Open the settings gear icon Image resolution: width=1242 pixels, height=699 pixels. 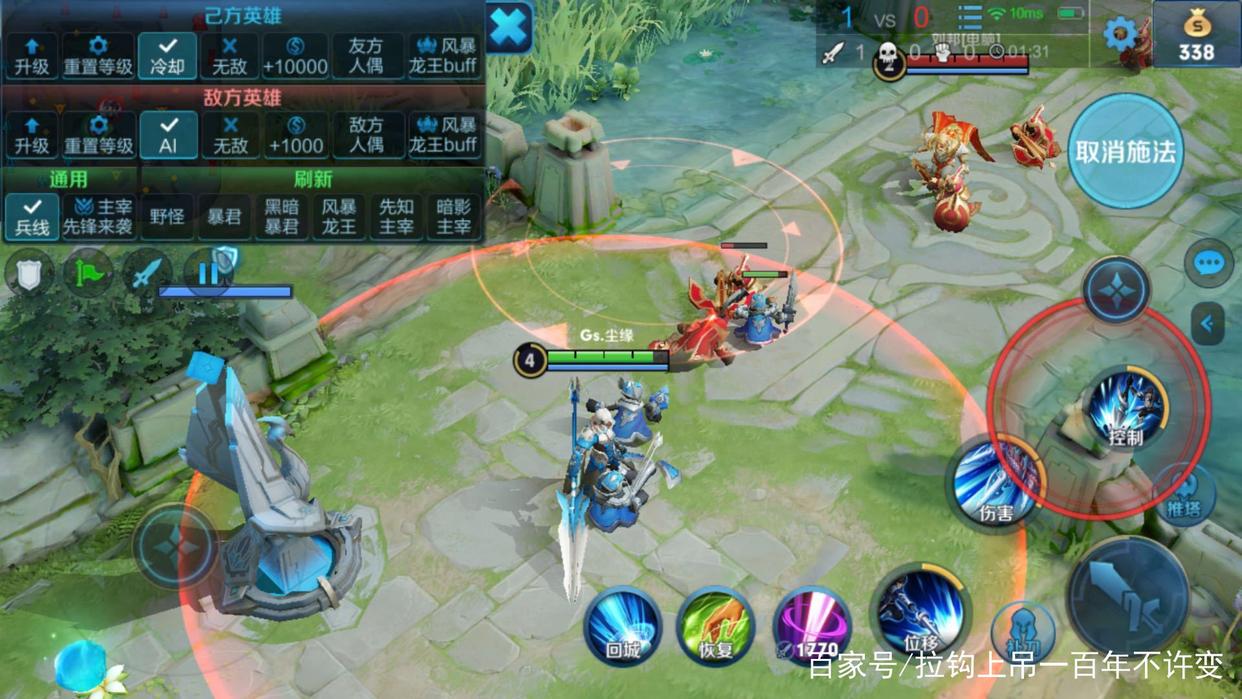[1120, 34]
